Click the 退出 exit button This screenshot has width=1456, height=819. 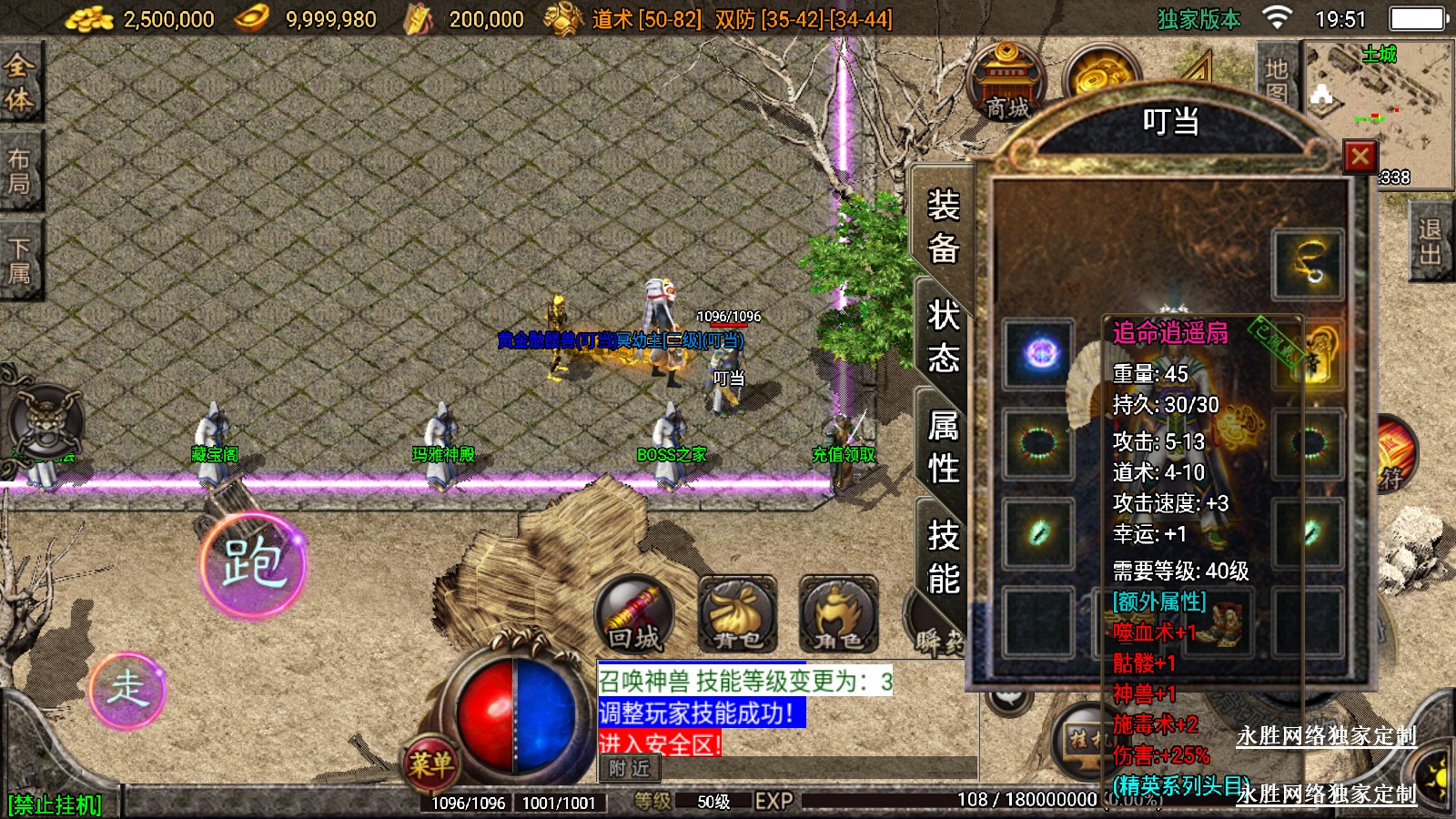1430,242
